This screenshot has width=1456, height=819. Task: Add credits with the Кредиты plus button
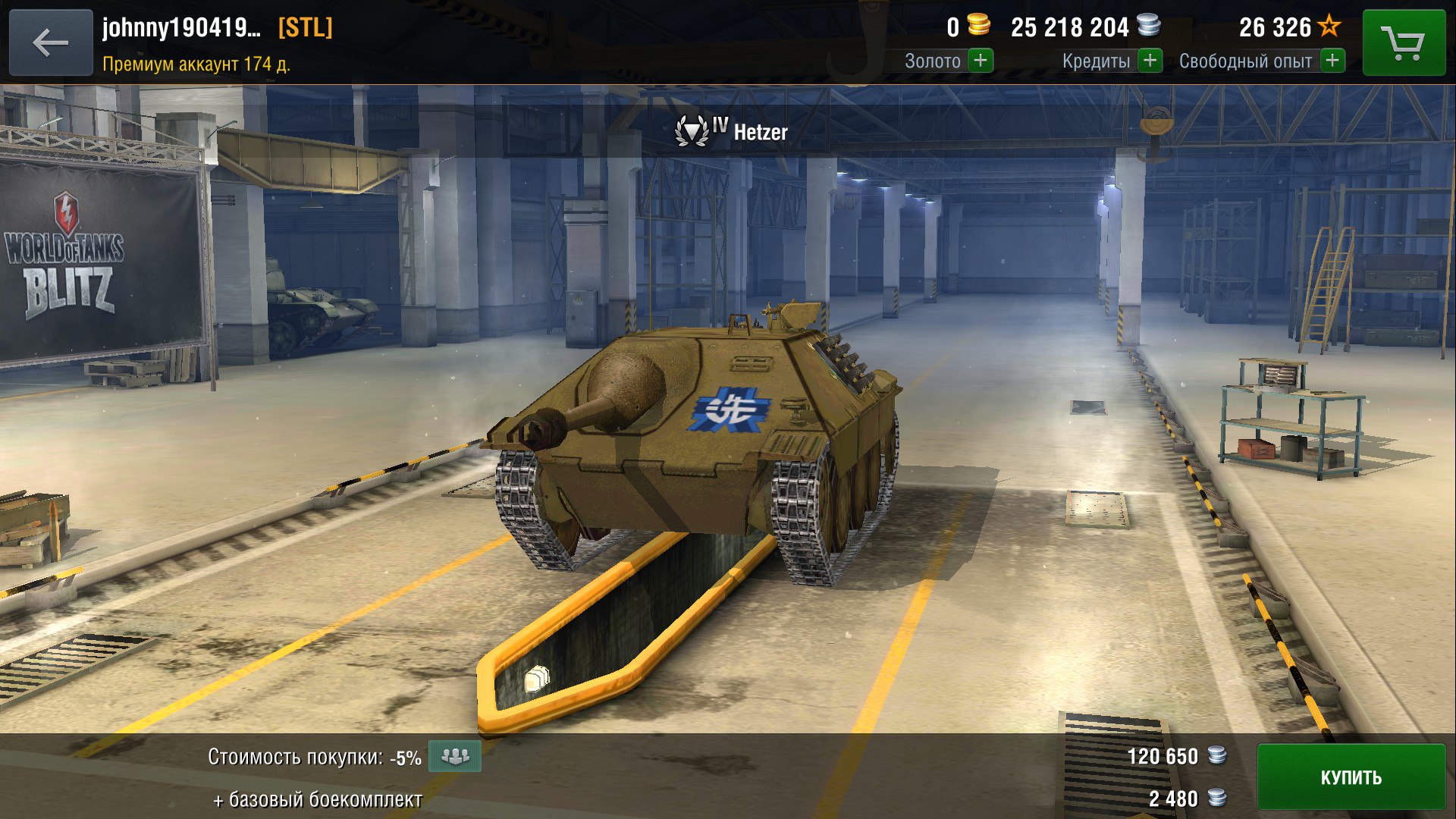(x=1150, y=61)
